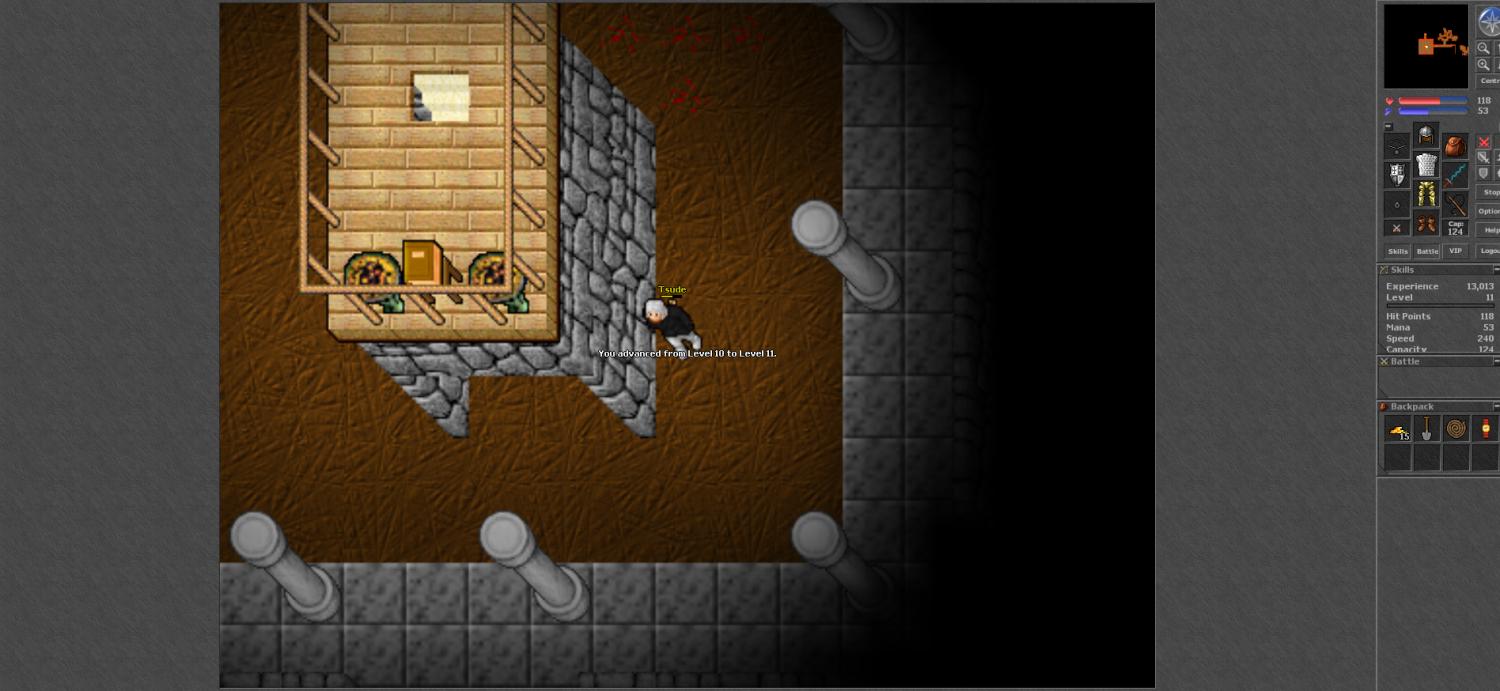Select the leather boots equipment slot
This screenshot has height=691, width=1500.
[1426, 224]
